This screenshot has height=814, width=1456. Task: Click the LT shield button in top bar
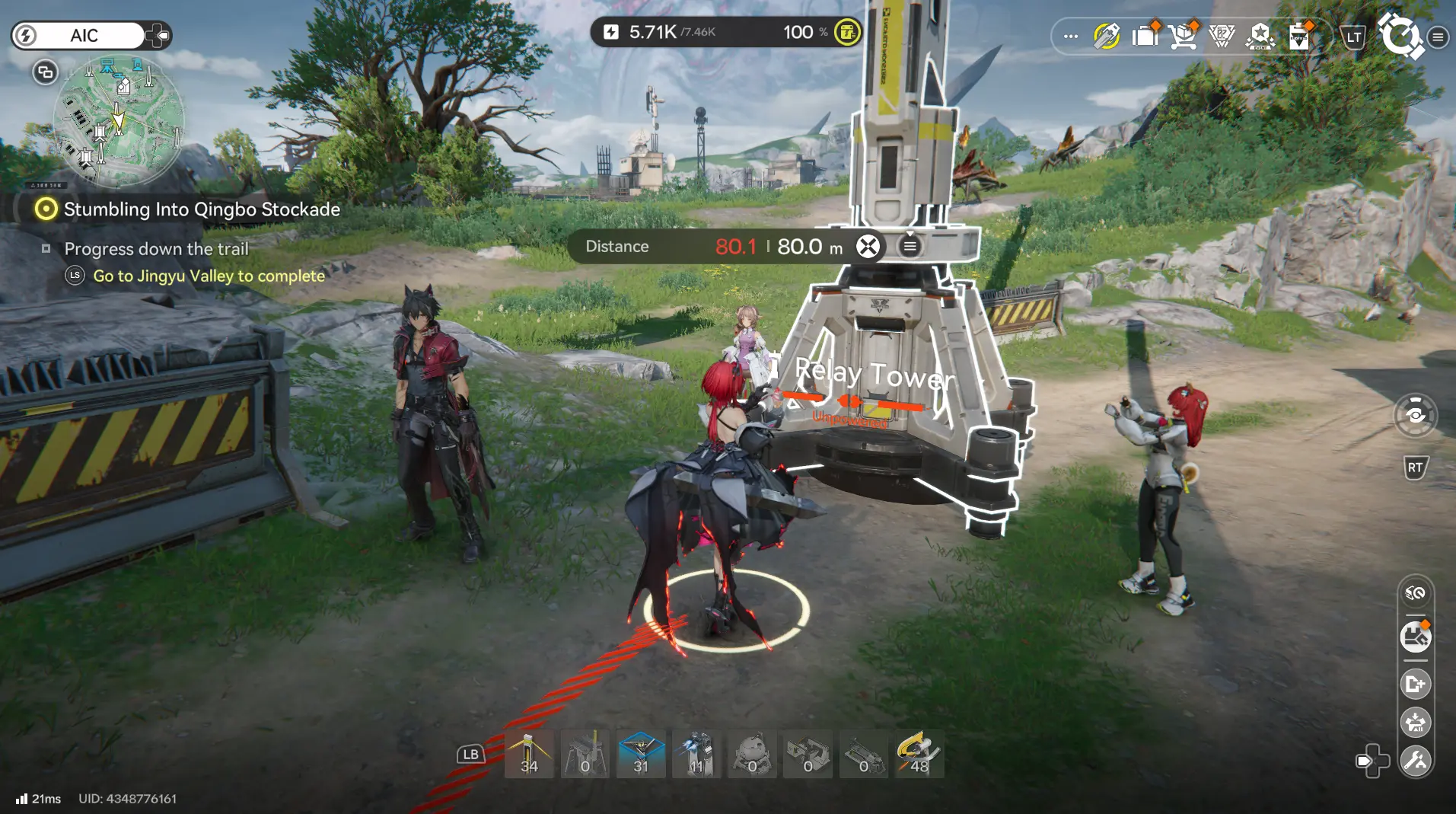click(1354, 36)
